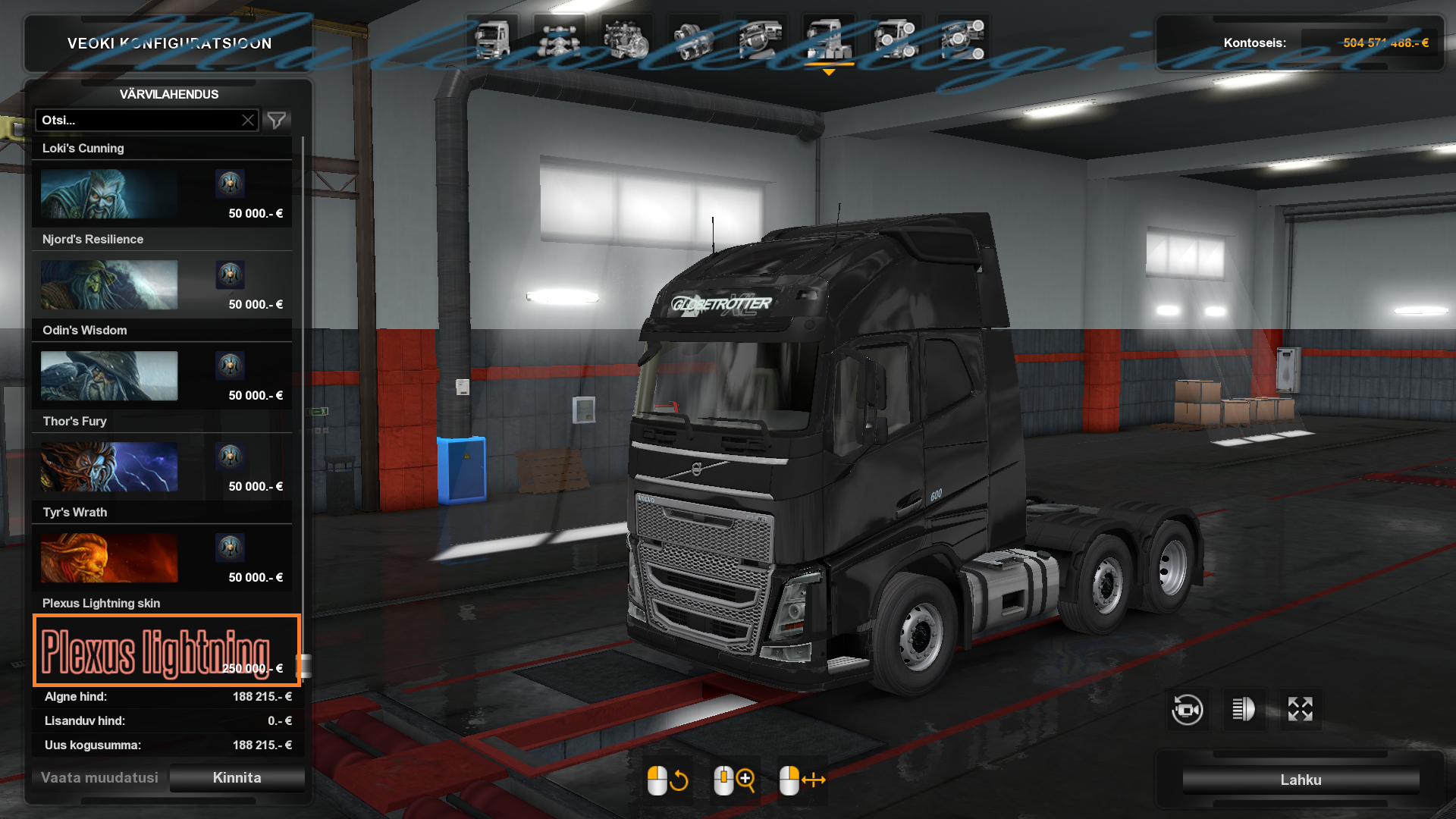Screen dimensions: 1456x819
Task: Select the Tyr's Wrath paint job
Action: pos(162,558)
